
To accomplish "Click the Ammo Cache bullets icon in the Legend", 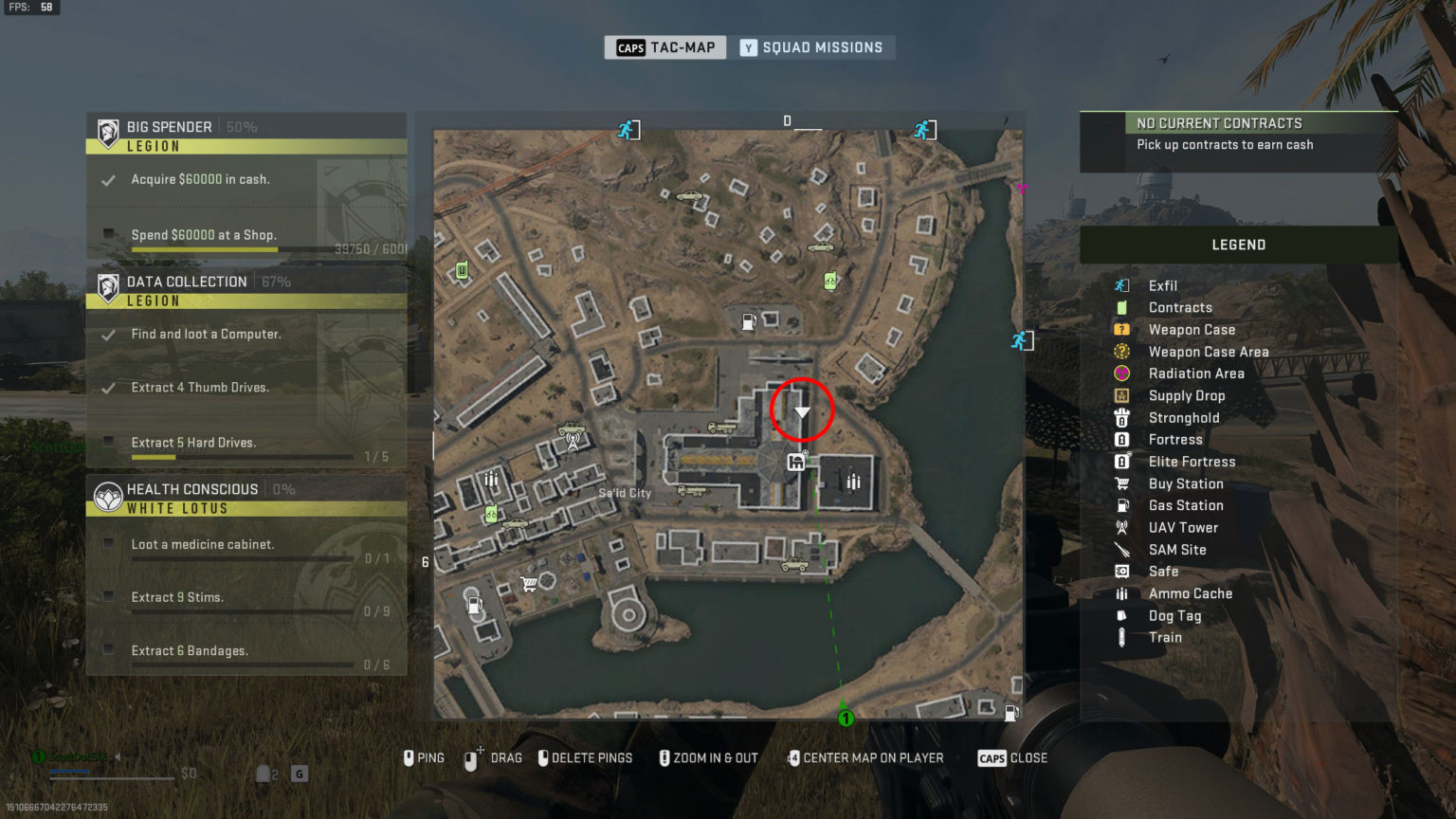I will pos(1121,593).
